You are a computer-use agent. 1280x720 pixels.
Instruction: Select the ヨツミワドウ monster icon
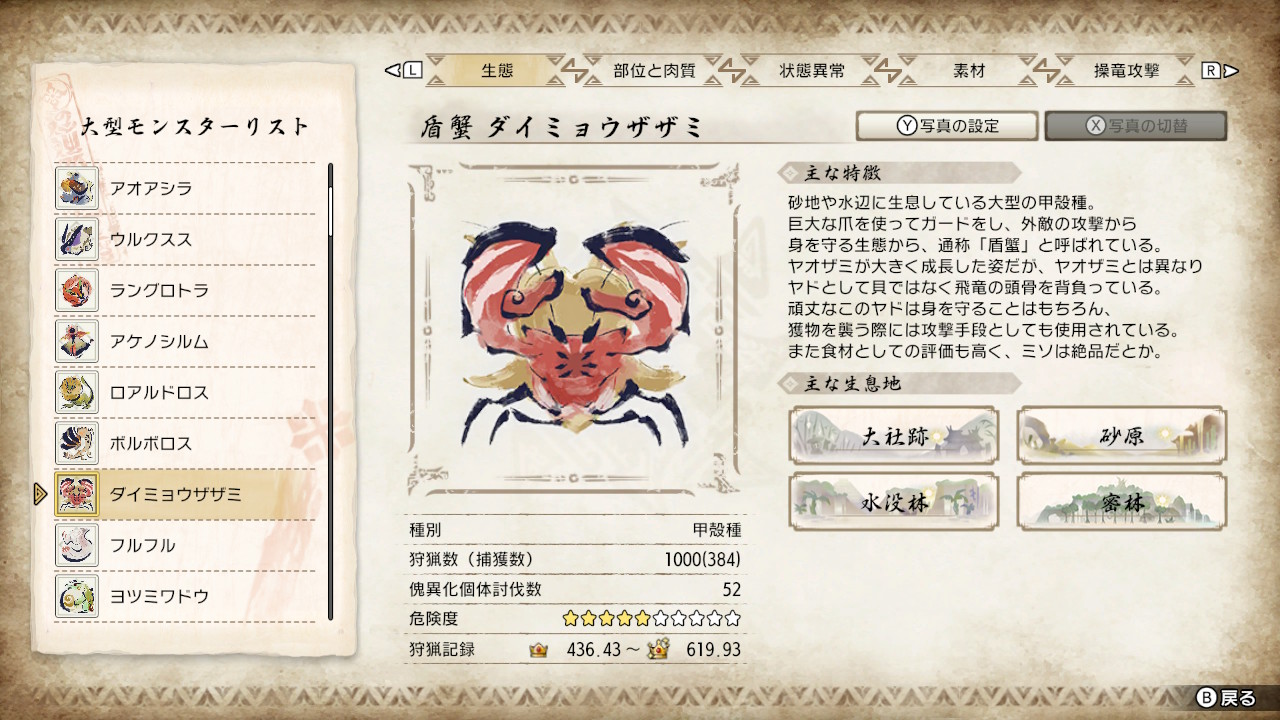76,597
